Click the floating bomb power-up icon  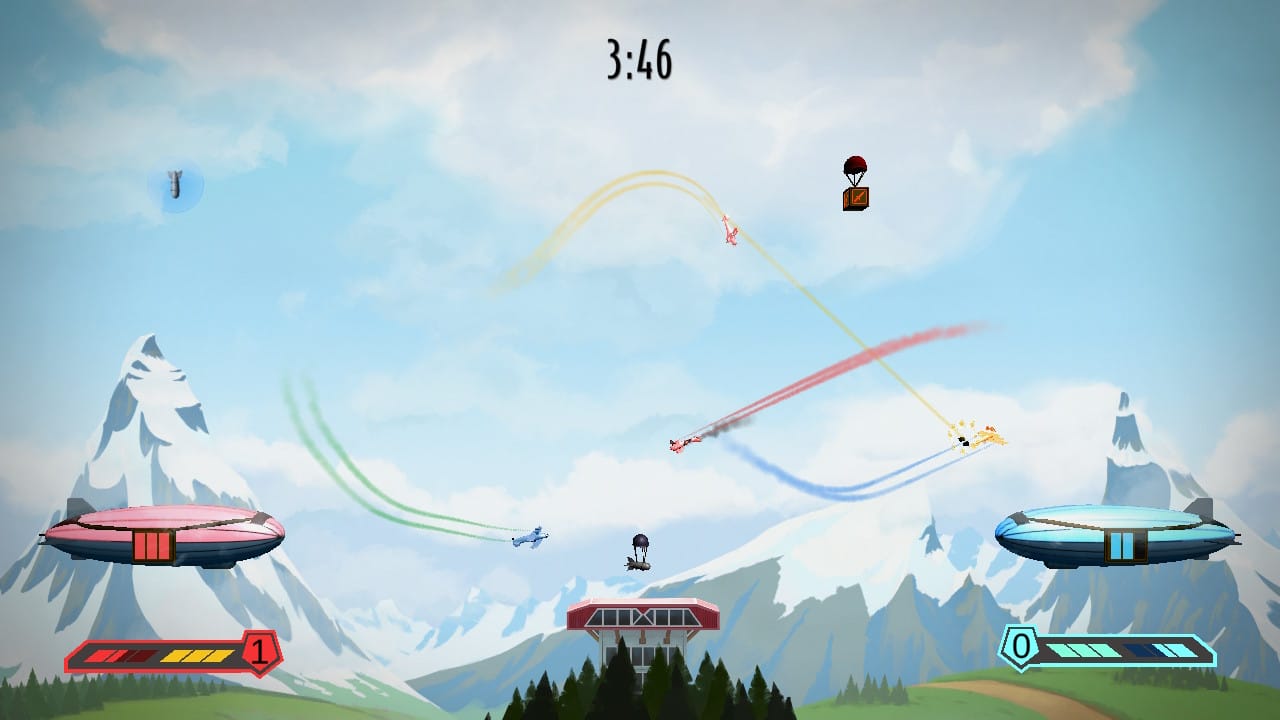[175, 183]
